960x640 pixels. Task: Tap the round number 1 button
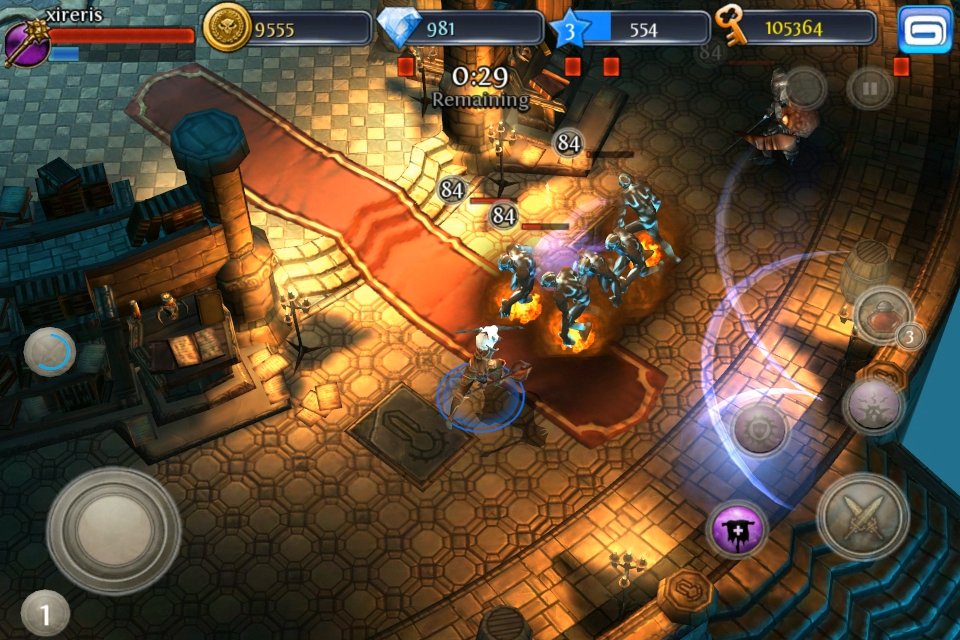coord(45,613)
